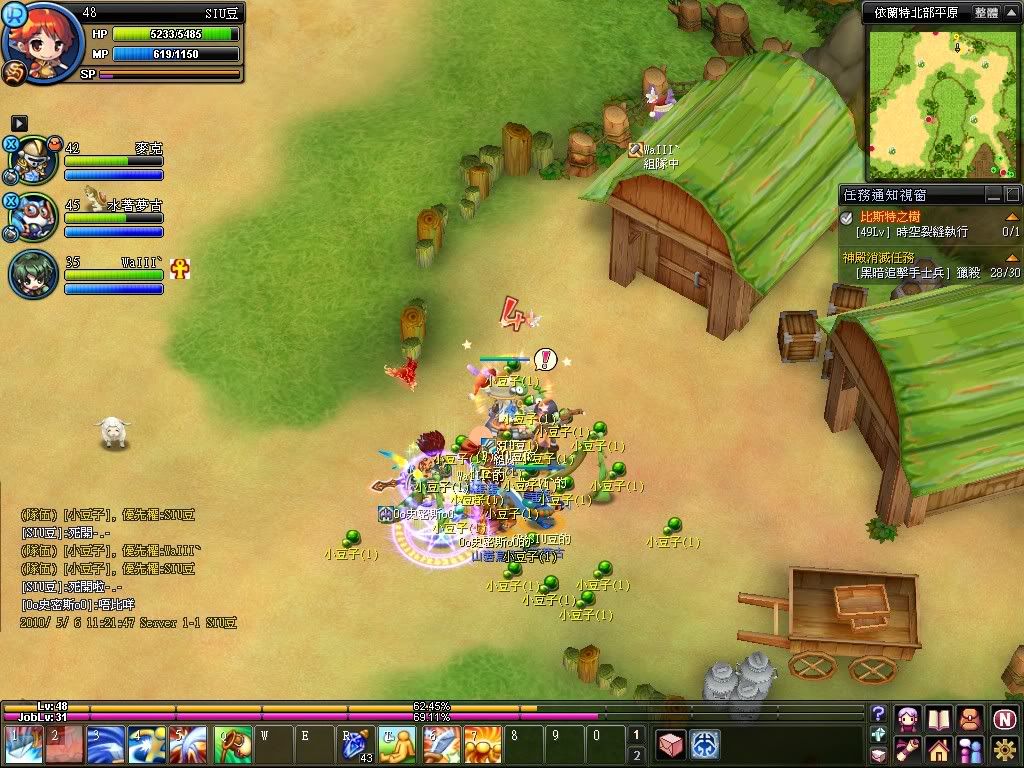1024x768 pixels.
Task: Collapse the minimap with the arrow button
Action: (1012, 13)
